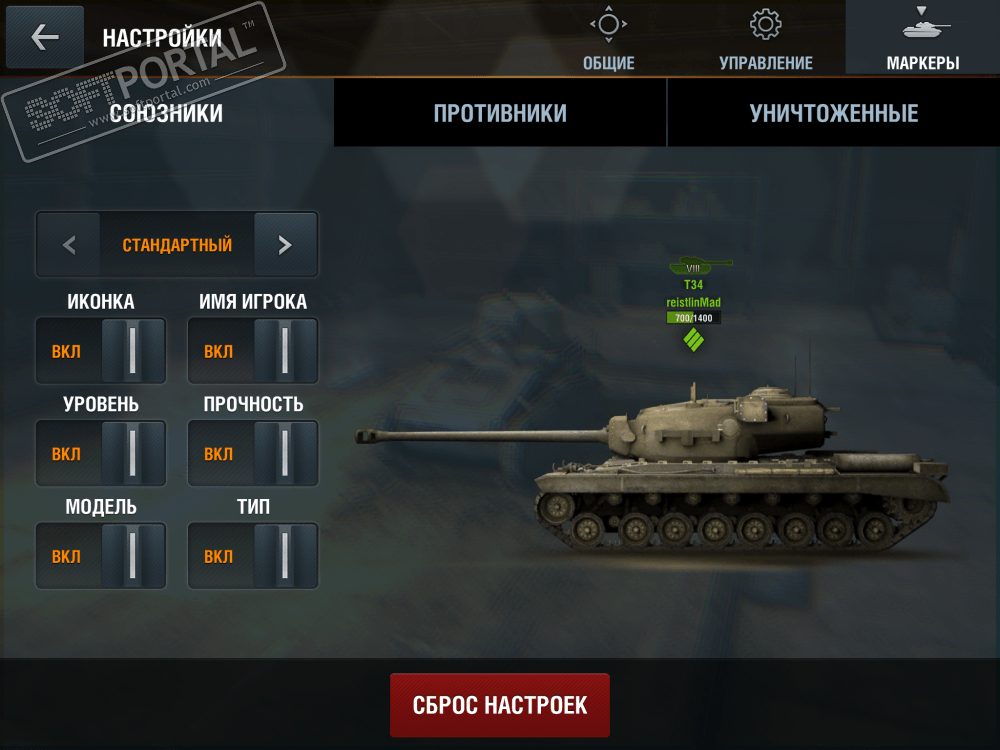Toggle the Прочность marker switch
This screenshot has width=1000, height=750.
point(253,454)
